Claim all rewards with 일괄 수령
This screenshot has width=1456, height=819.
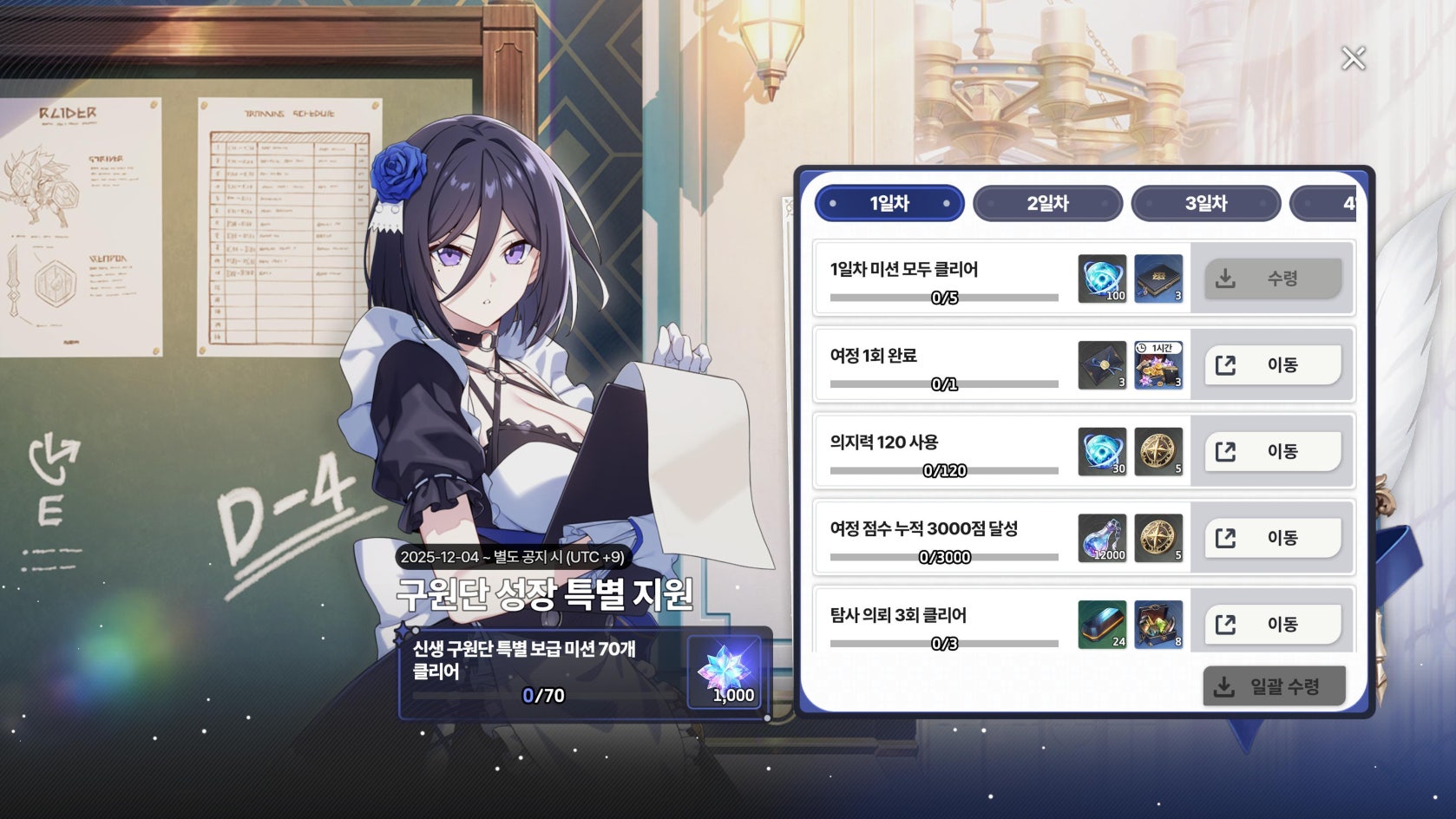point(1274,686)
